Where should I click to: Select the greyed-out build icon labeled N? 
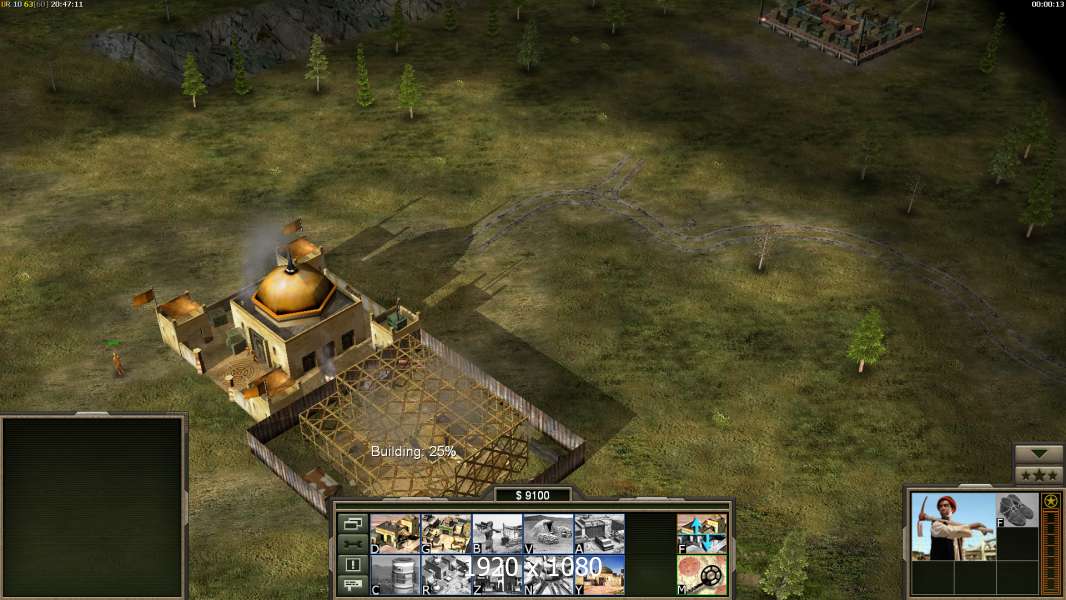548,575
